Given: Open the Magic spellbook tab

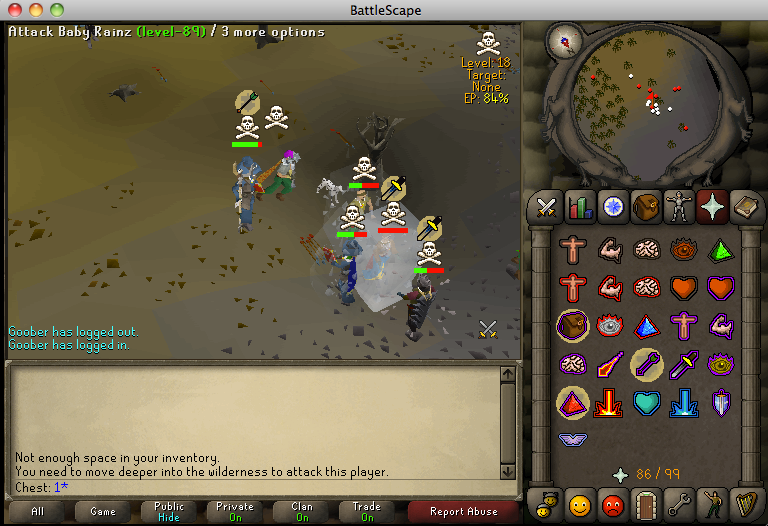Looking at the screenshot, I should (745, 207).
